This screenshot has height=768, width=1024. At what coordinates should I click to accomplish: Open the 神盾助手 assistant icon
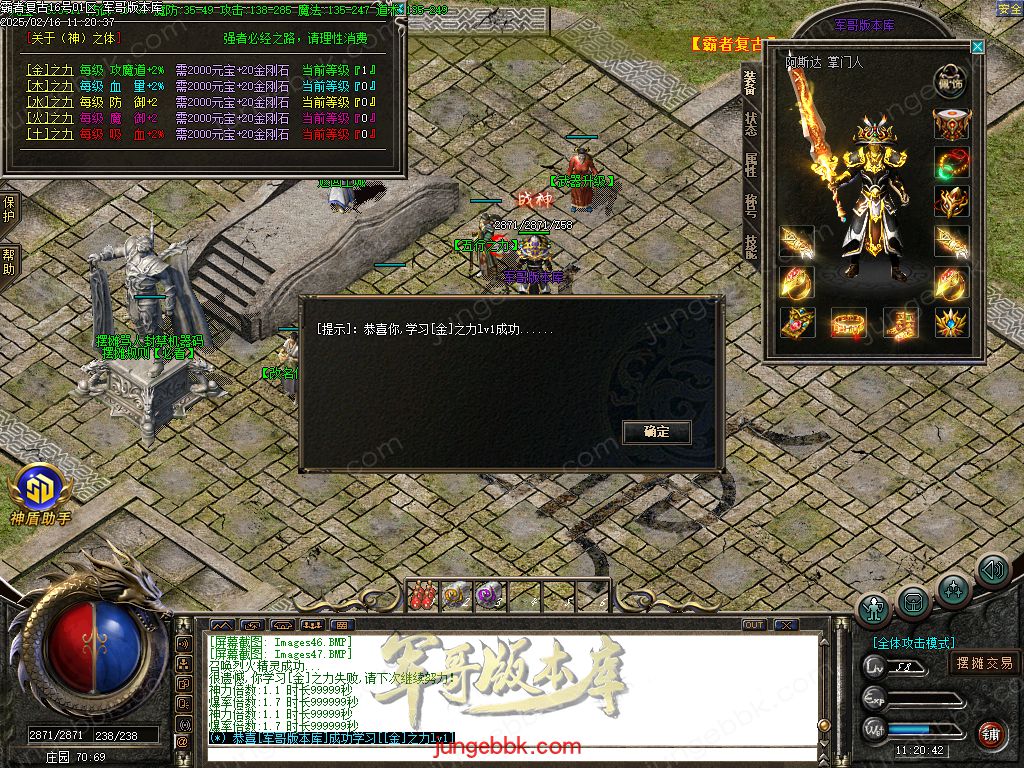pyautogui.click(x=40, y=490)
